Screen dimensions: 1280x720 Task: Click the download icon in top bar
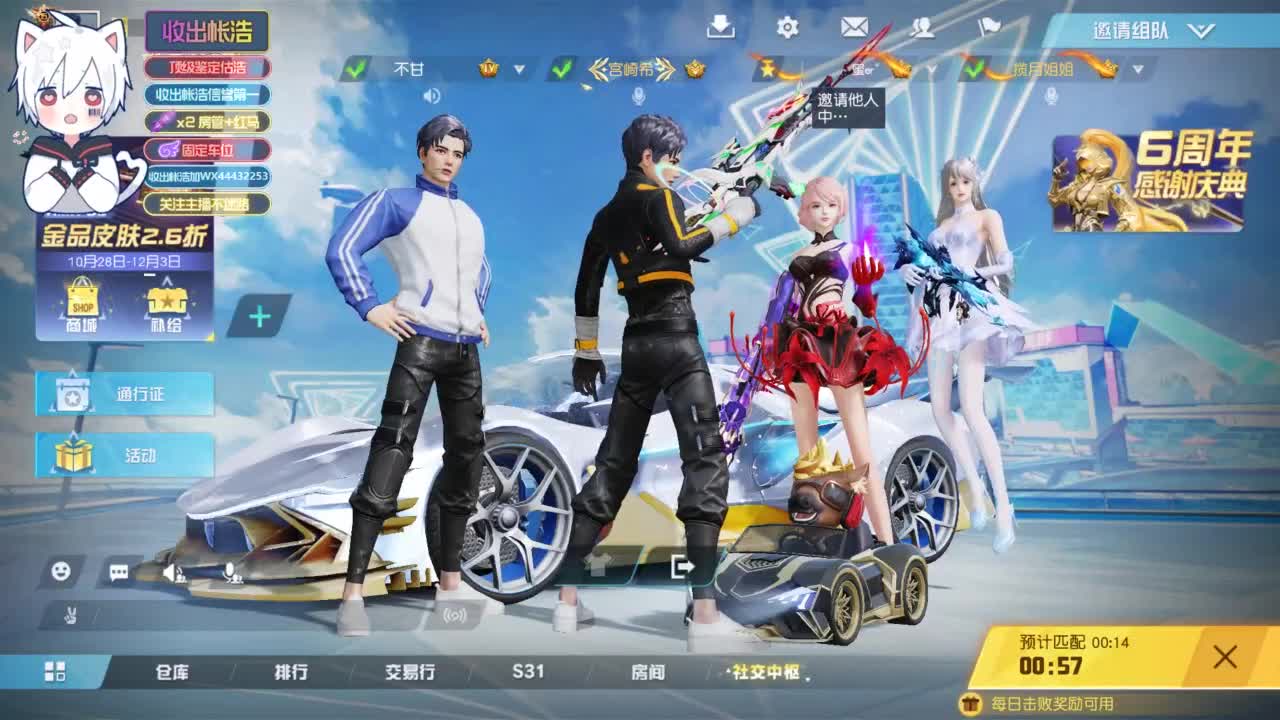(x=722, y=29)
